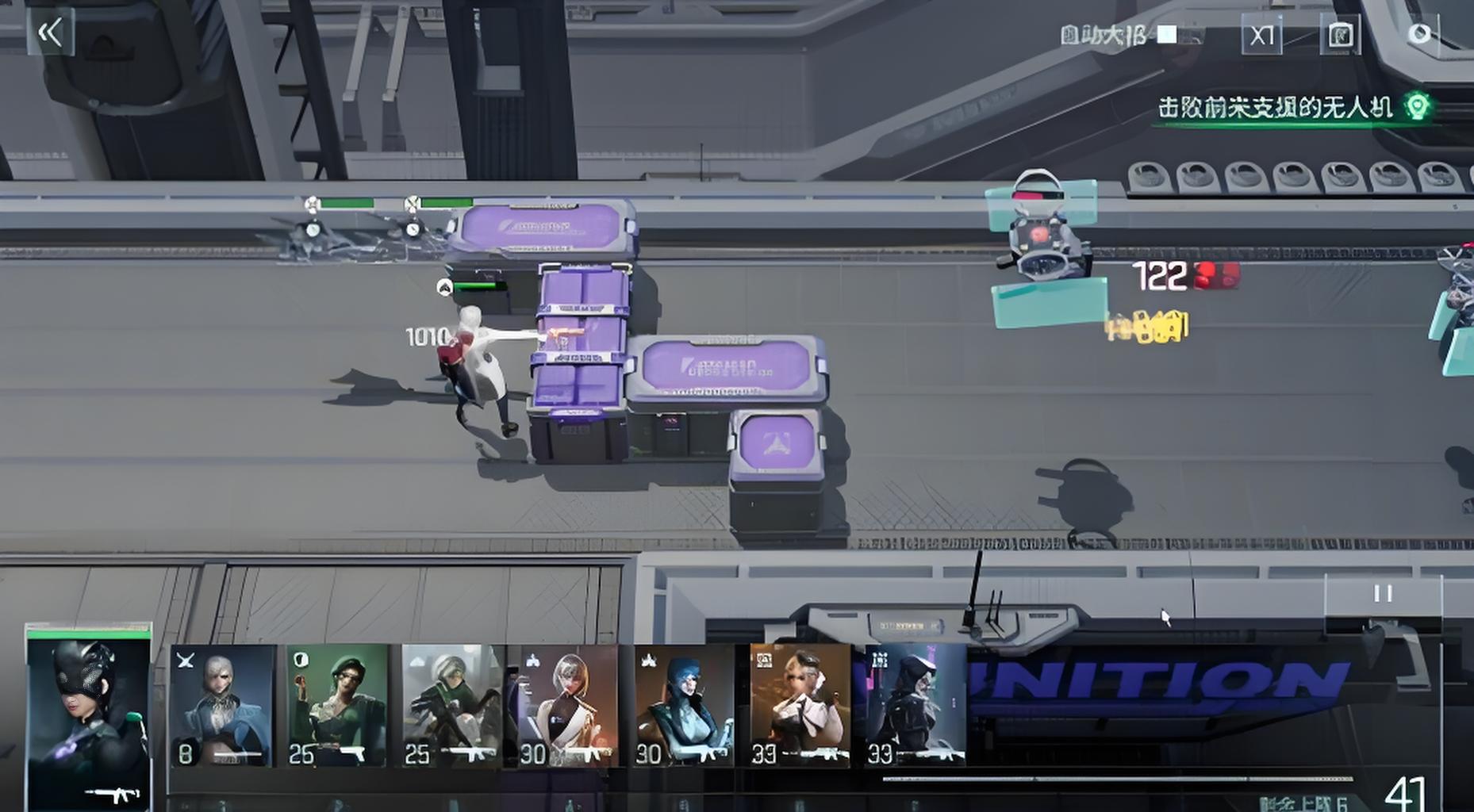The height and width of the screenshot is (812, 1474).
Task: Deploy the cost 8 silver-haired operator card
Action: (x=222, y=705)
